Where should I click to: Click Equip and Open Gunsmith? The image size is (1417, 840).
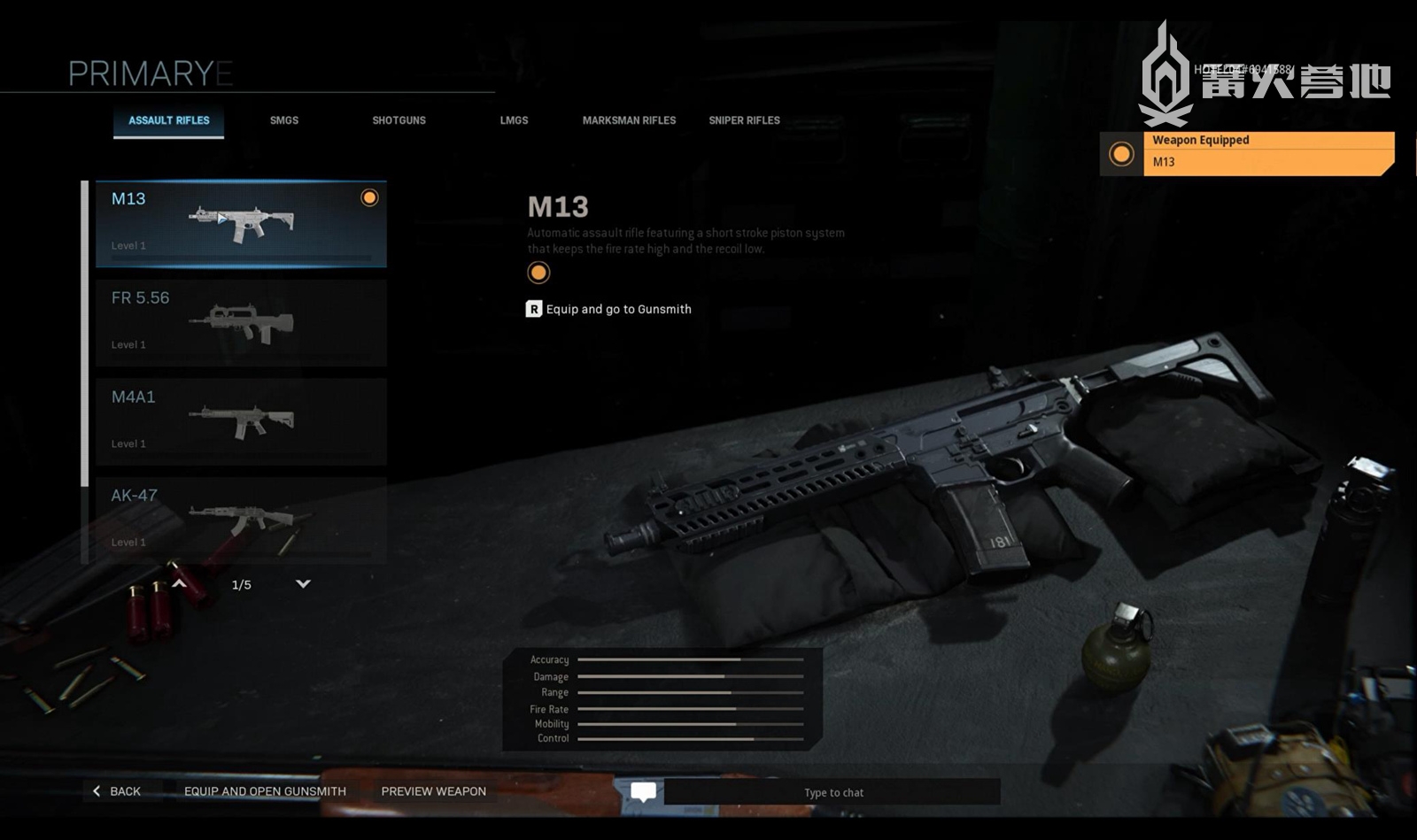pos(265,791)
